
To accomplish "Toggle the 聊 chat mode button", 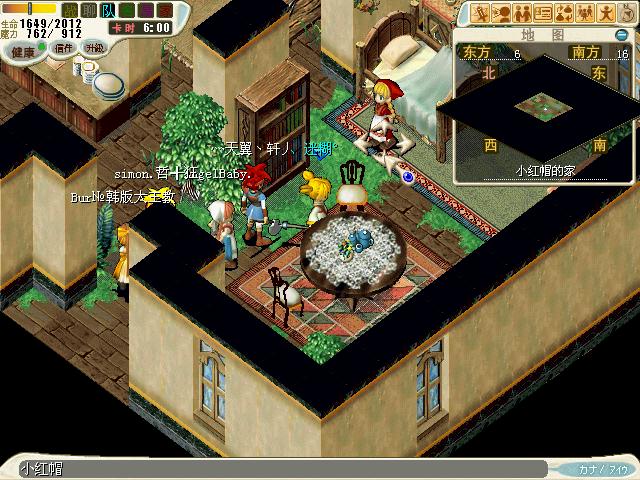I will pos(88,9).
